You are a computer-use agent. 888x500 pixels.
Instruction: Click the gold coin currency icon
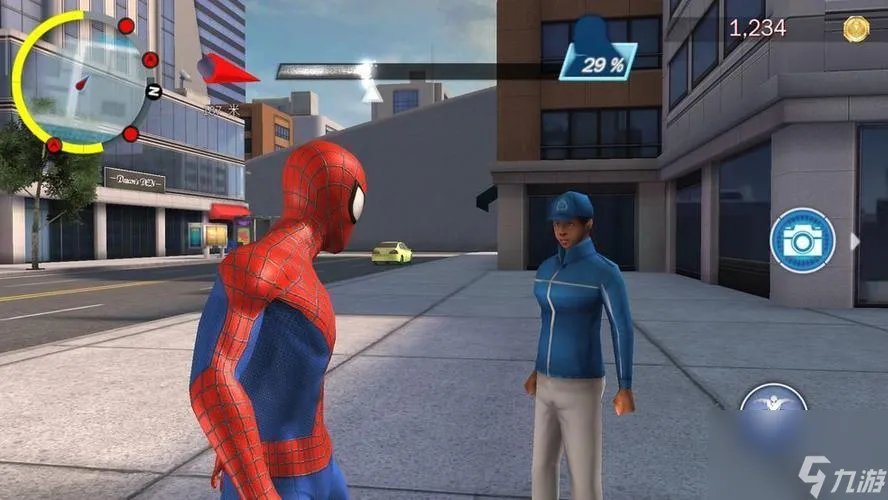pyautogui.click(x=856, y=29)
